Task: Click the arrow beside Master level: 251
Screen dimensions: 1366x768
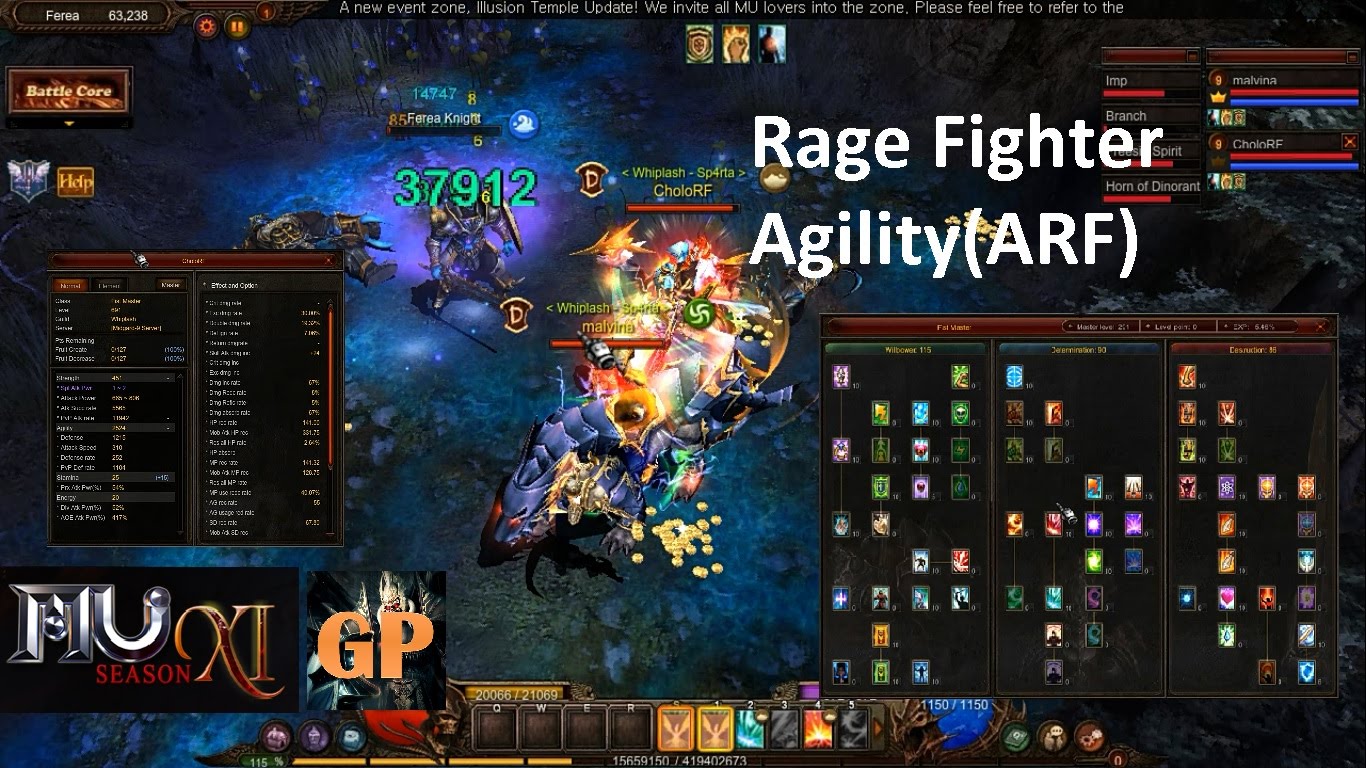Action: pos(1070,326)
